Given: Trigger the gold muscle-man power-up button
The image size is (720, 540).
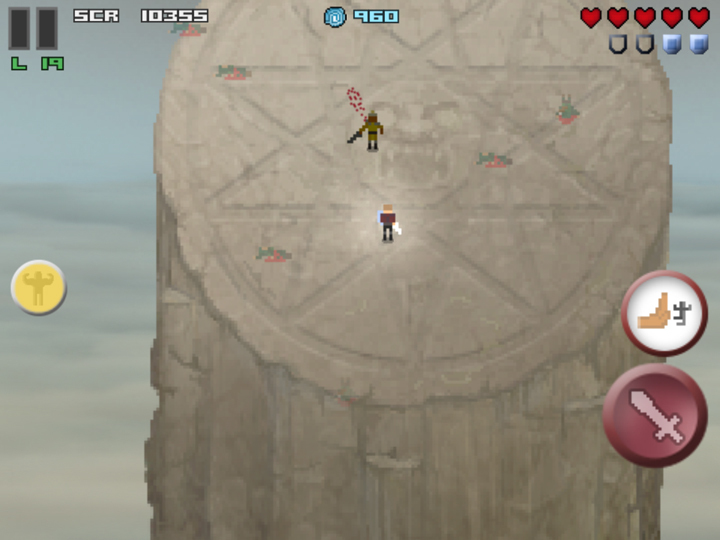Looking at the screenshot, I should pyautogui.click(x=38, y=288).
